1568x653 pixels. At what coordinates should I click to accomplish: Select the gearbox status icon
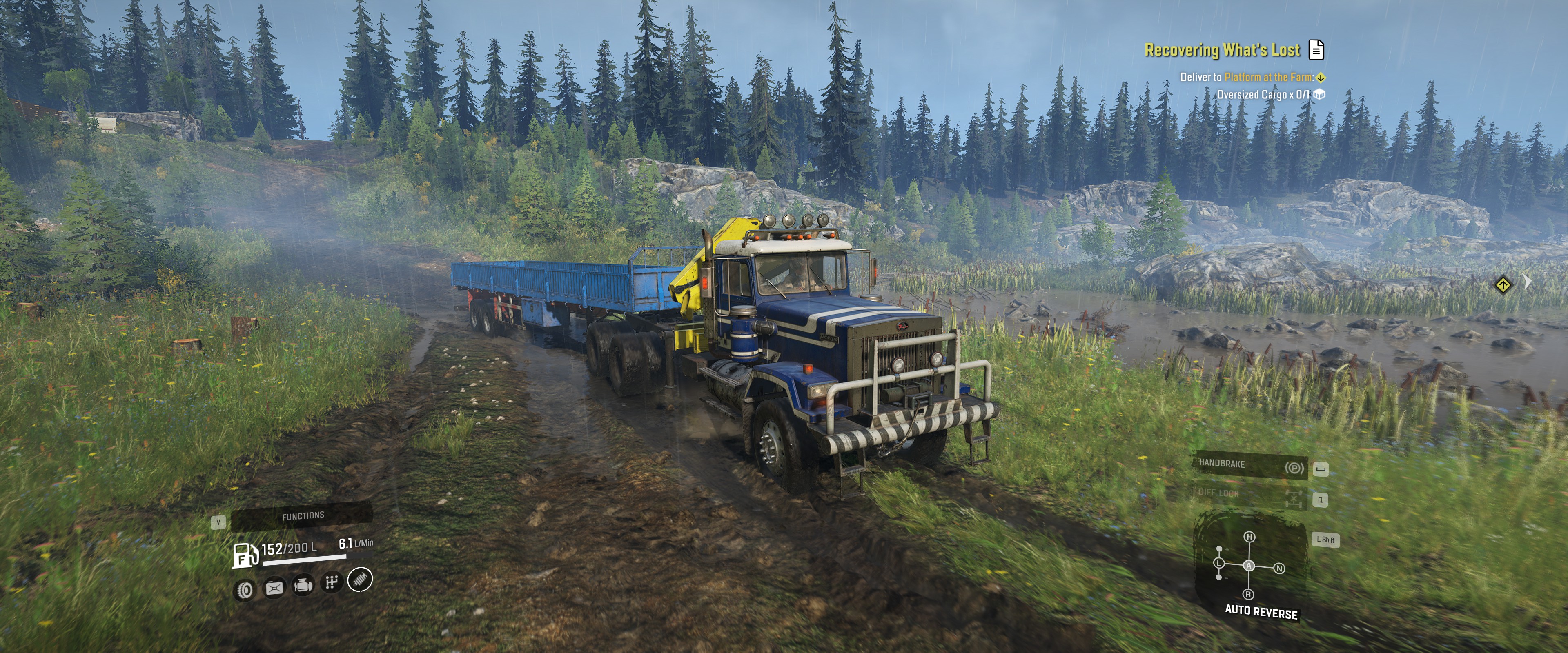click(x=331, y=583)
